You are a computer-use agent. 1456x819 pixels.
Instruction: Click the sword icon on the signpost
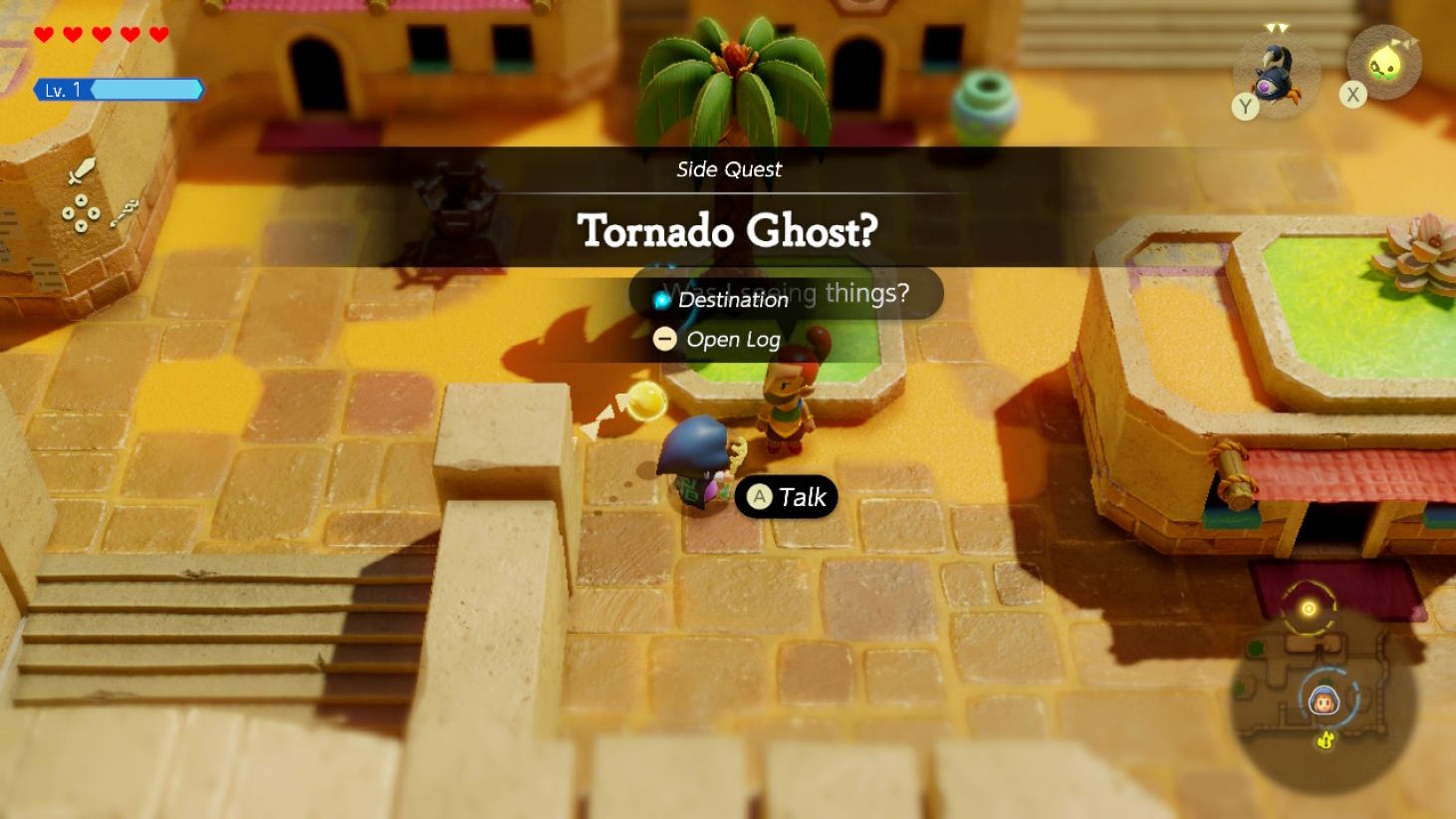(84, 169)
